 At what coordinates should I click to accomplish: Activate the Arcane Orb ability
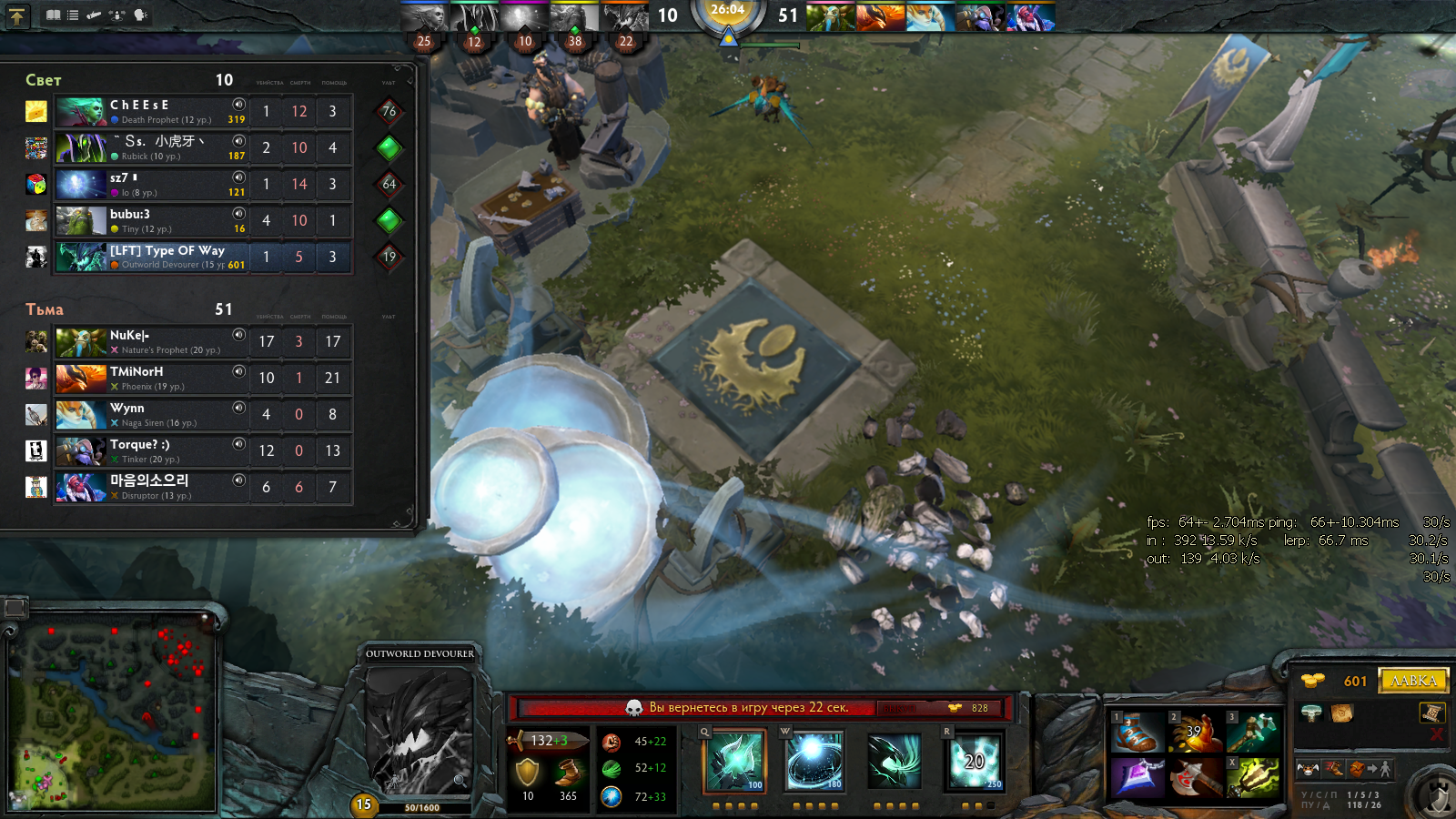pos(734,762)
